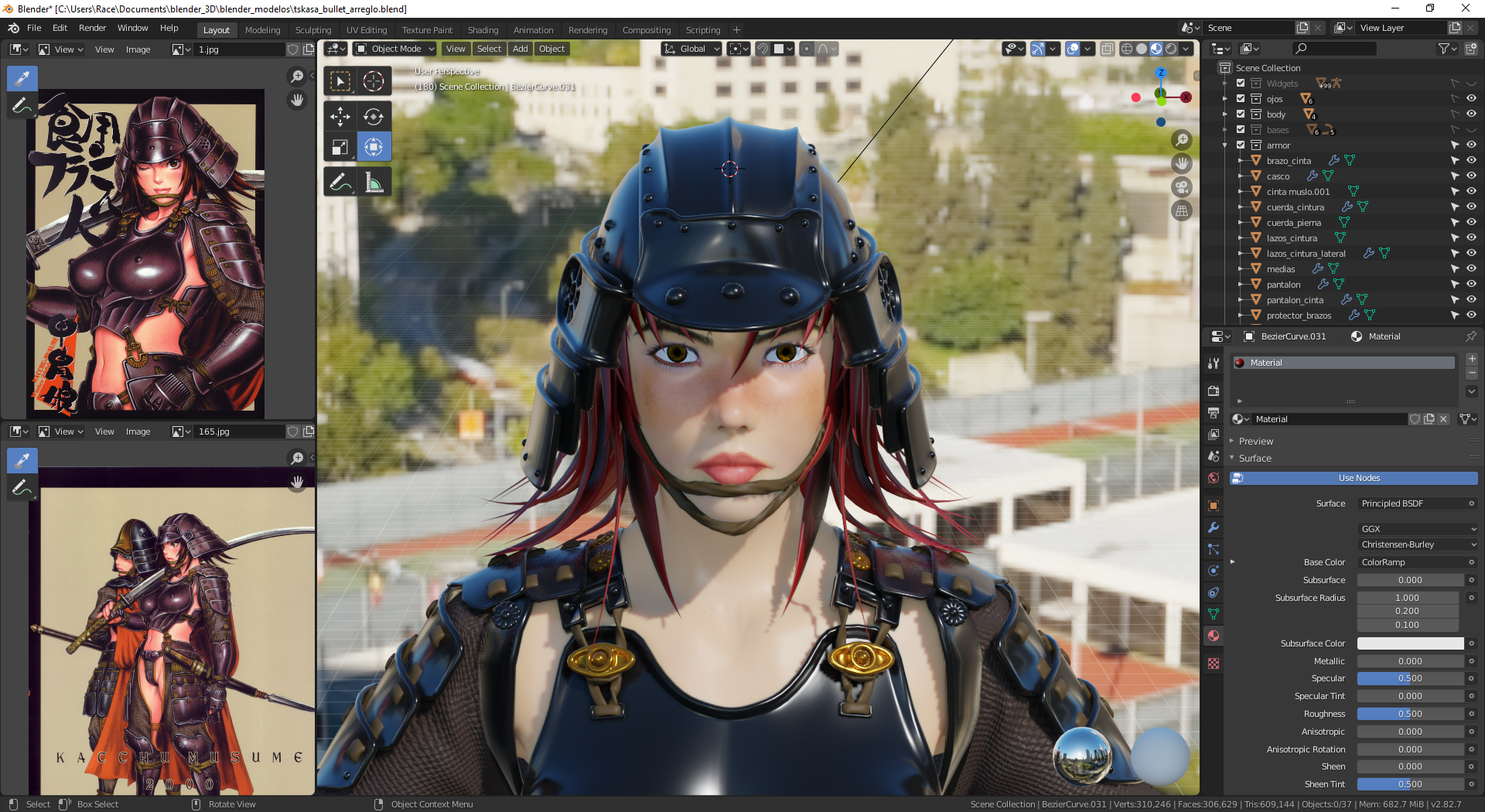Open the File menu
The width and height of the screenshot is (1485, 812).
tap(34, 28)
